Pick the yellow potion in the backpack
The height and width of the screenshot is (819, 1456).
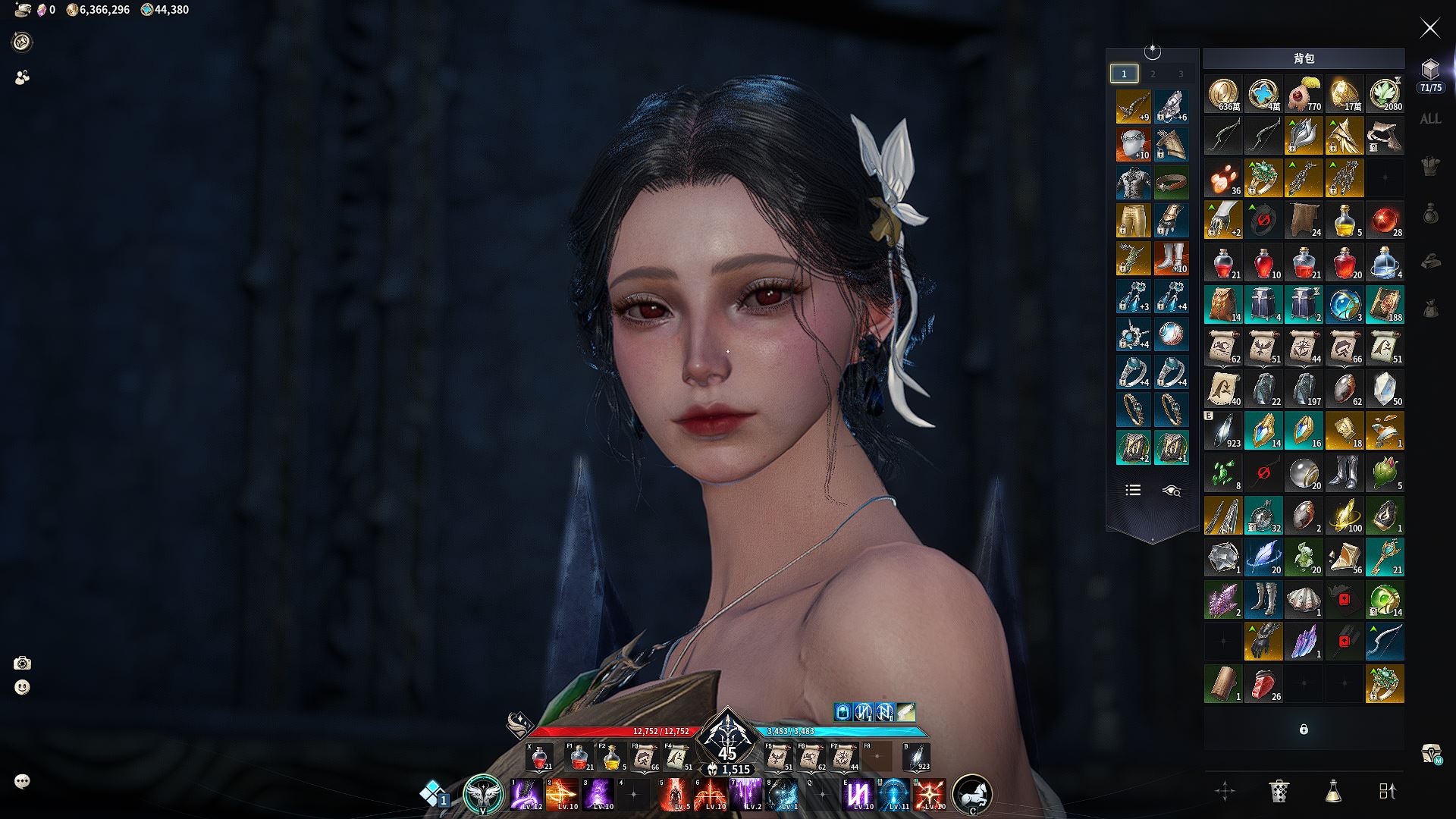[x=1345, y=221]
